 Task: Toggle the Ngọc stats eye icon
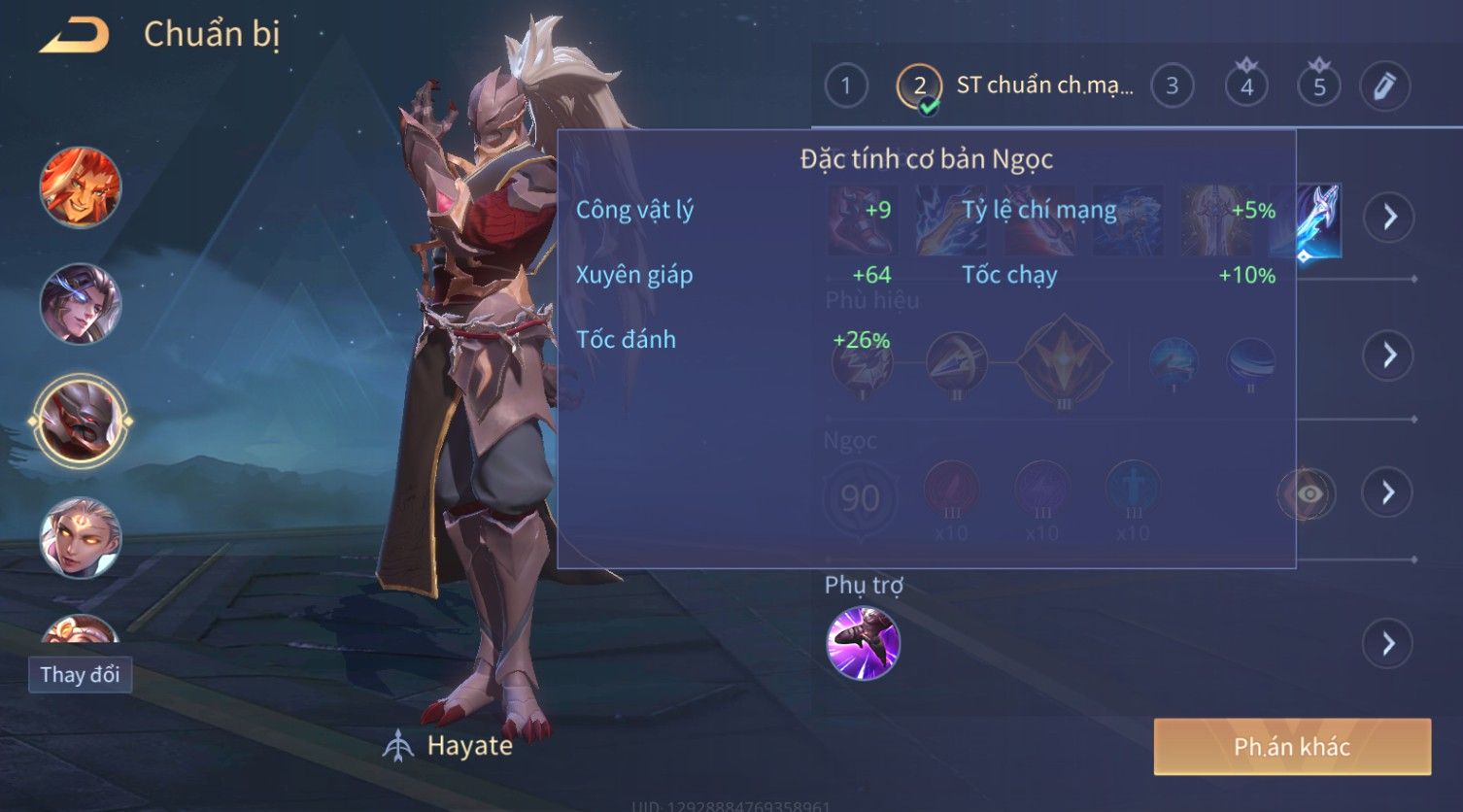click(x=1308, y=494)
